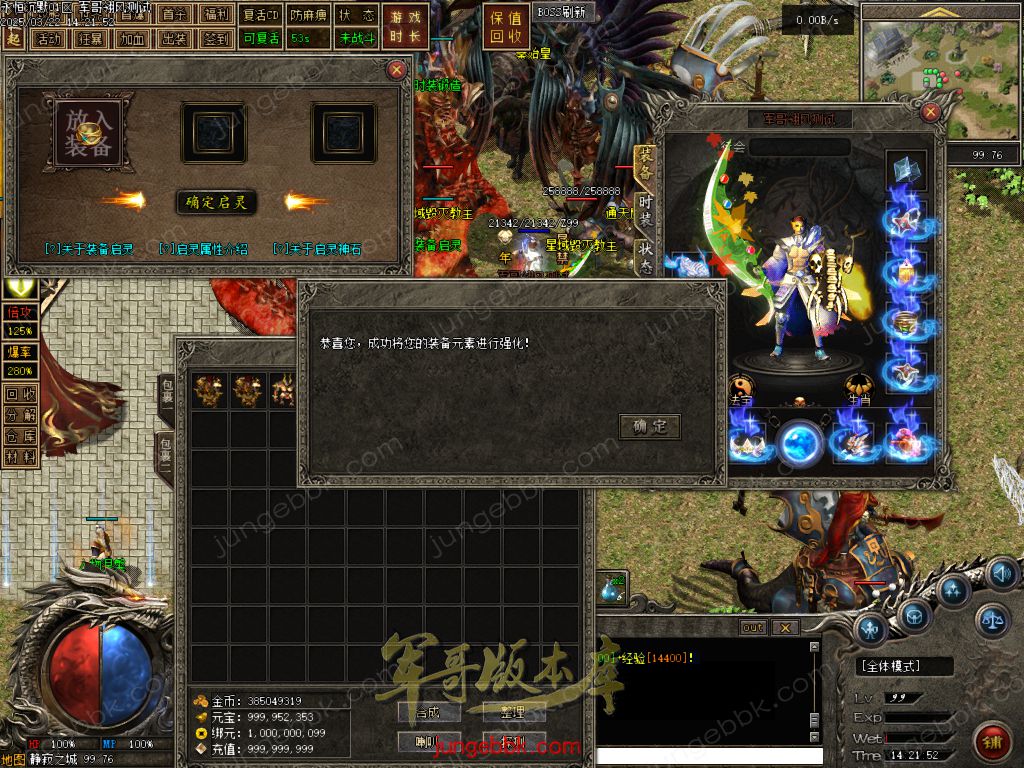Confirm the enhancement success dialog with 确定
The width and height of the screenshot is (1024, 768).
point(650,427)
